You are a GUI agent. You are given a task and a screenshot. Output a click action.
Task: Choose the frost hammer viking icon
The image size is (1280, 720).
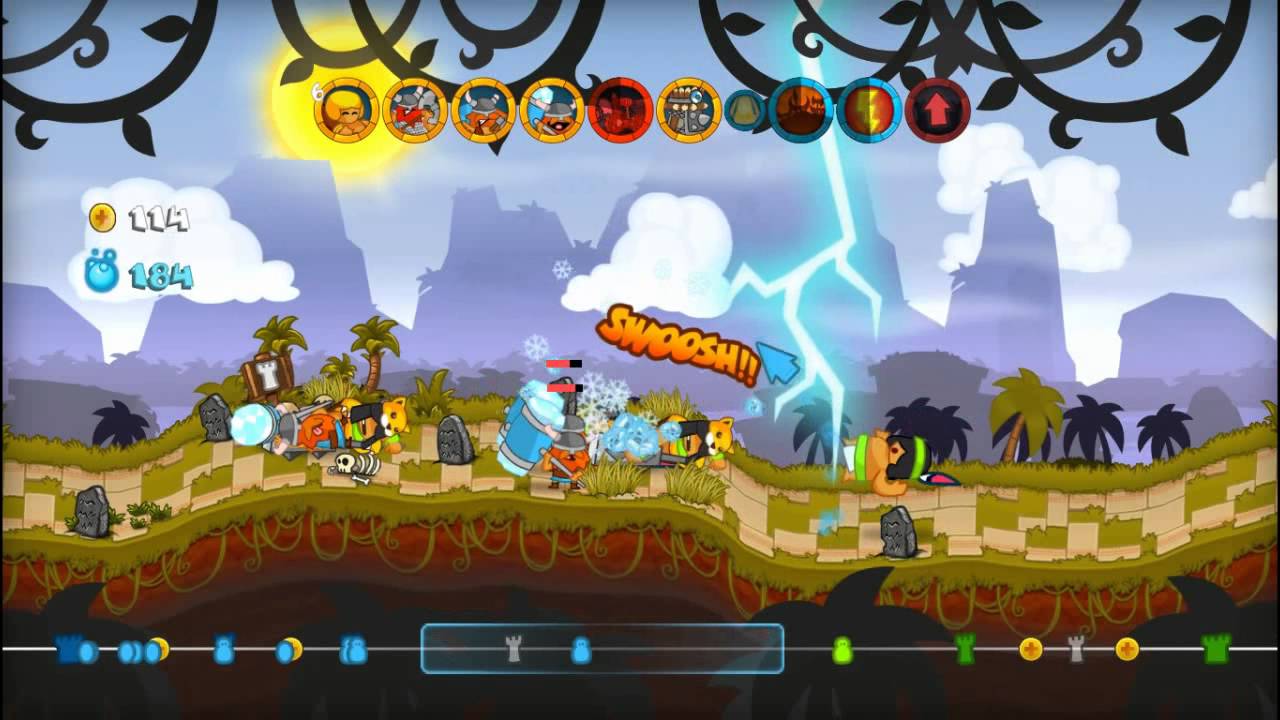[x=552, y=110]
